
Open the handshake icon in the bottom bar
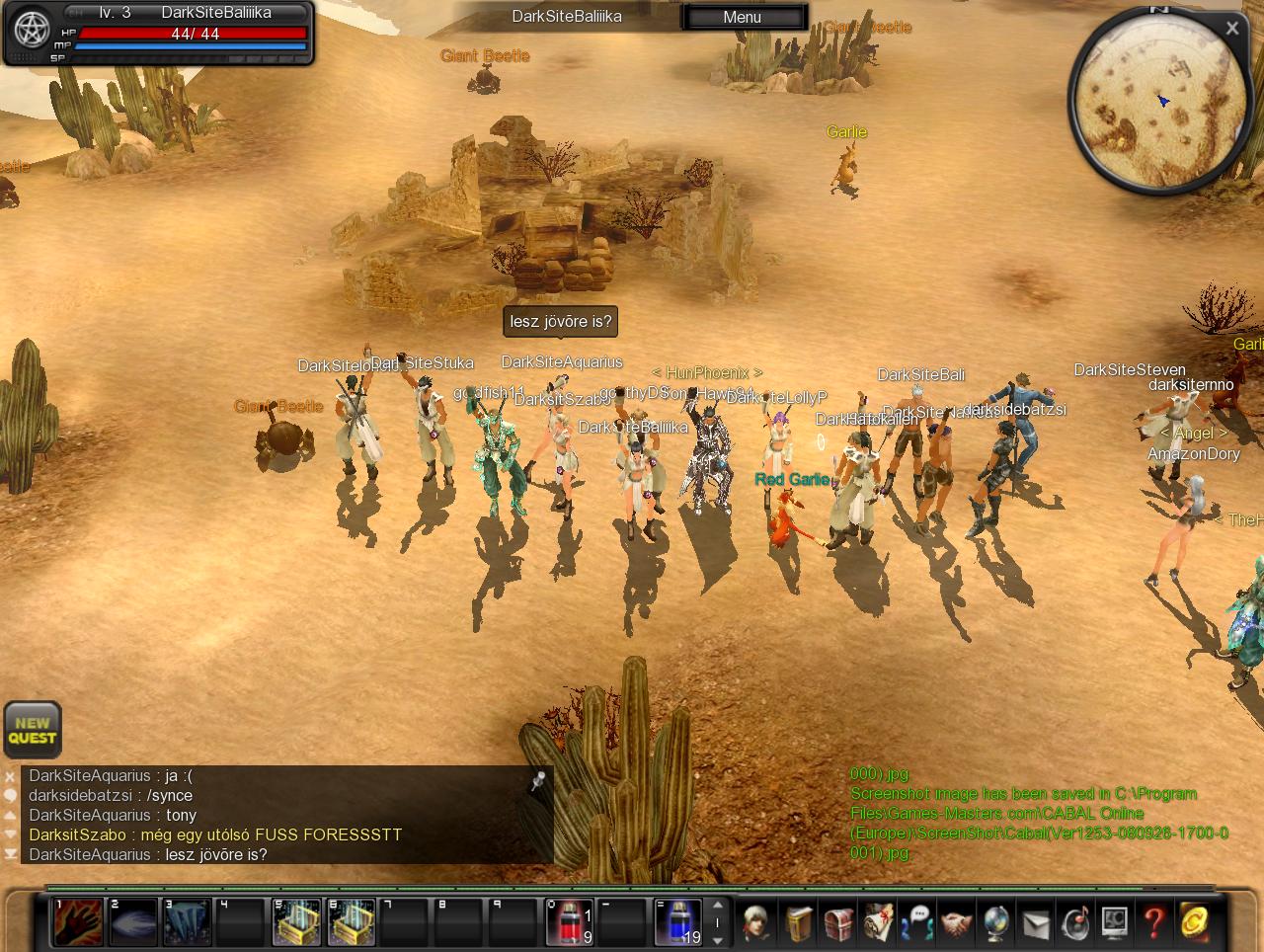coord(955,923)
